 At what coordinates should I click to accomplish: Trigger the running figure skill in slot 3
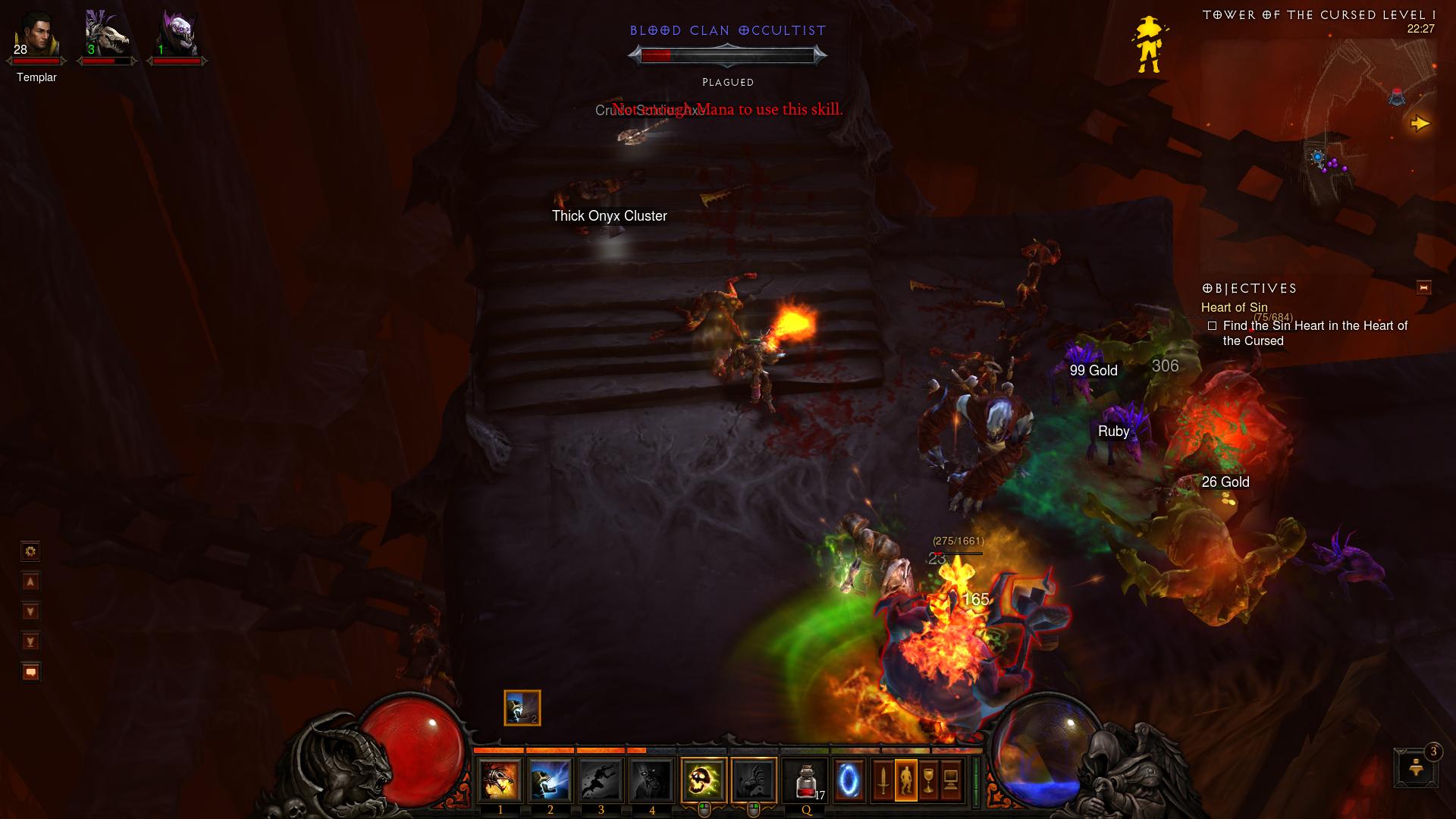(601, 780)
